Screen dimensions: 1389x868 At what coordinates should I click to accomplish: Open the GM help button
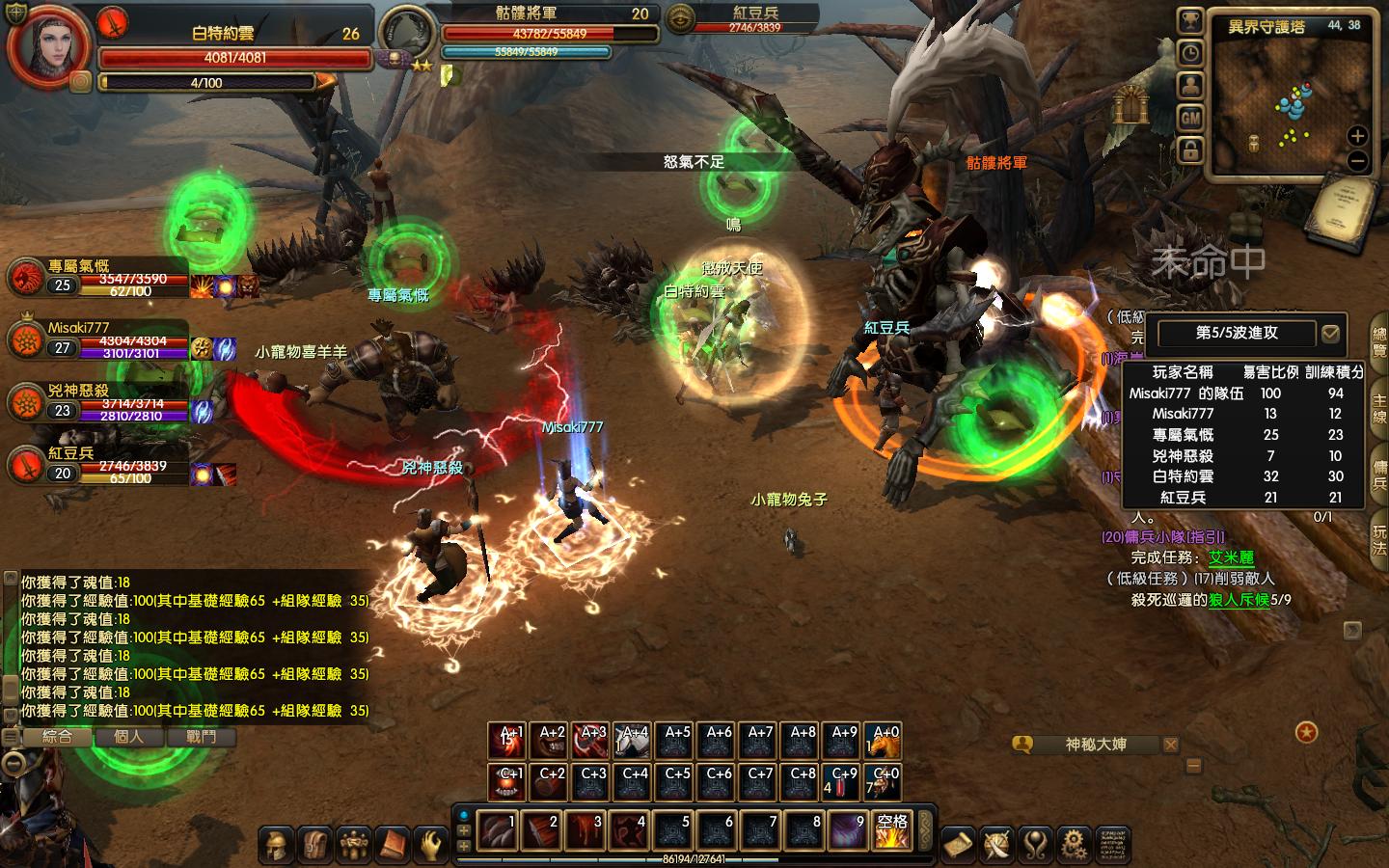pos(1190,118)
